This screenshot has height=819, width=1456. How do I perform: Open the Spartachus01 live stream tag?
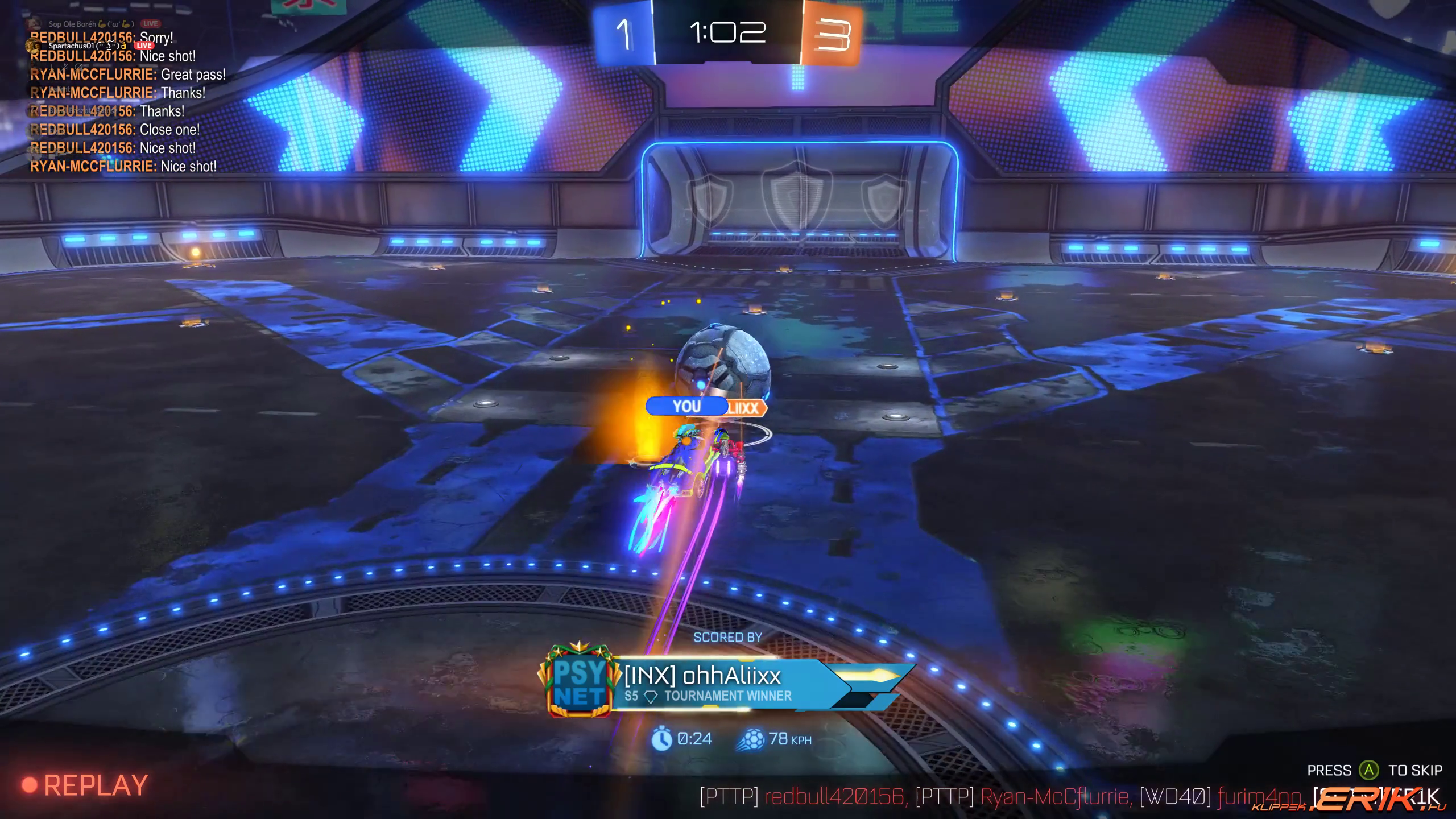click(x=144, y=45)
